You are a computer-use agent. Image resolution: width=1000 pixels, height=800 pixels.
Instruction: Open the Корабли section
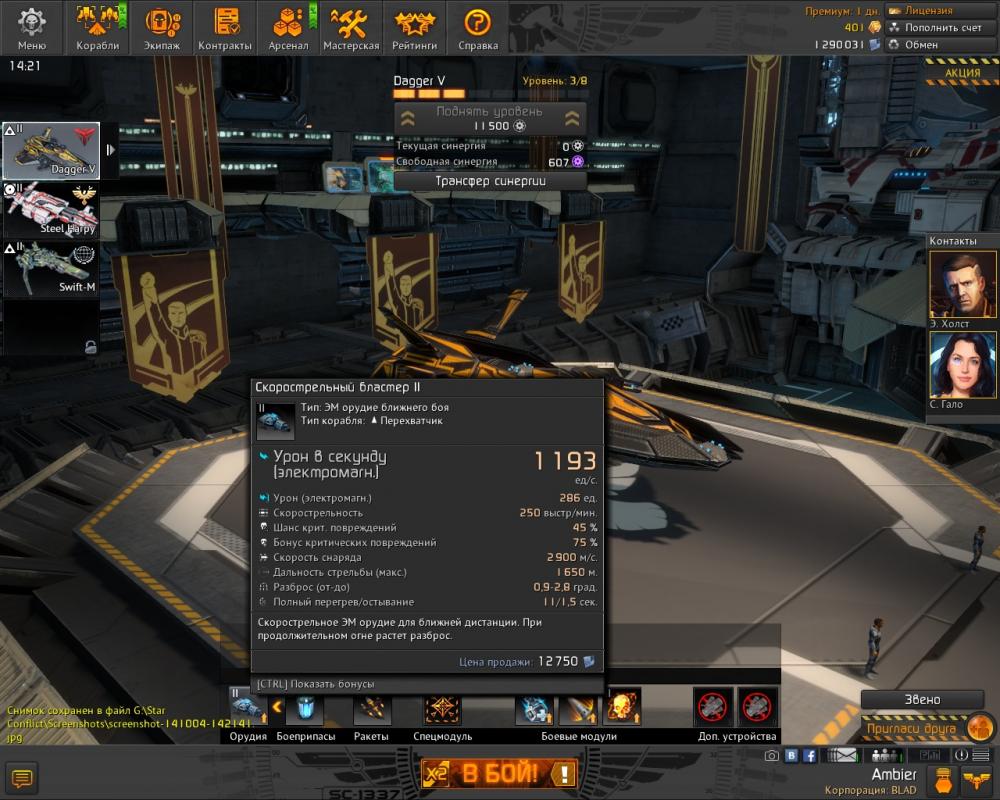point(98,27)
